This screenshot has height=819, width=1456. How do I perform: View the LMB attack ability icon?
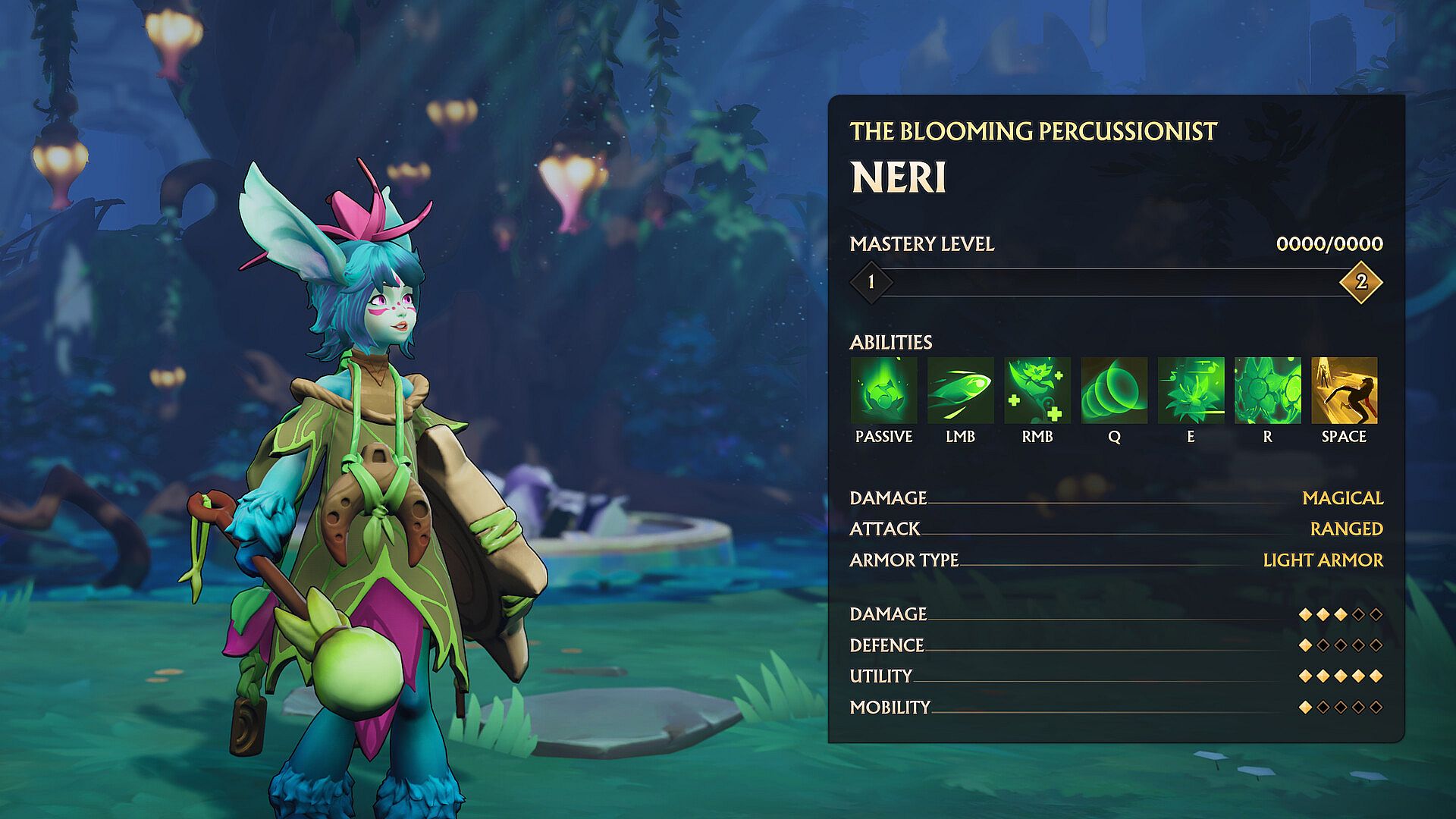960,391
